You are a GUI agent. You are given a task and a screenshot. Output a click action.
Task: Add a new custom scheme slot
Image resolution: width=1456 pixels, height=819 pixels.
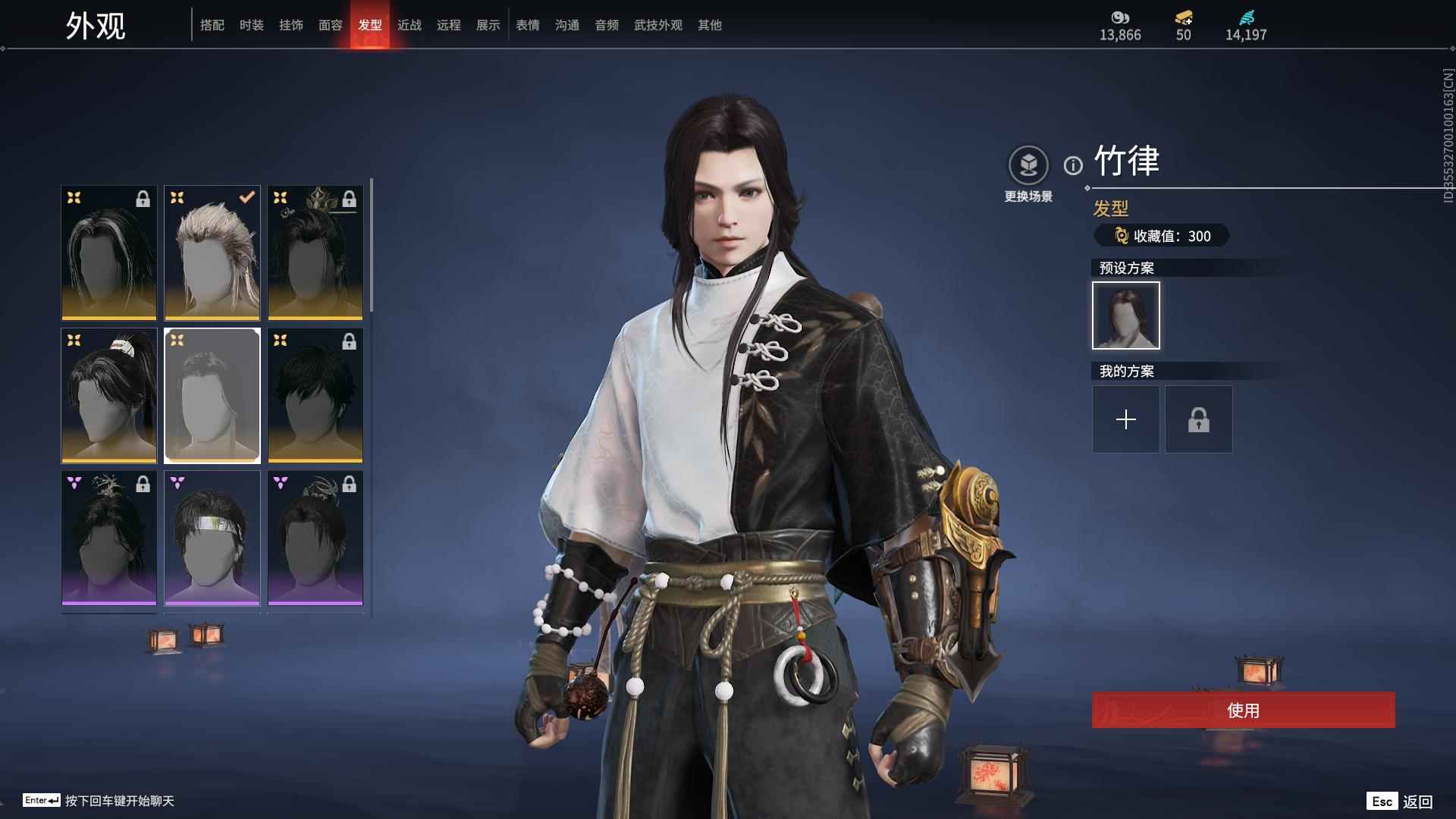coord(1126,419)
